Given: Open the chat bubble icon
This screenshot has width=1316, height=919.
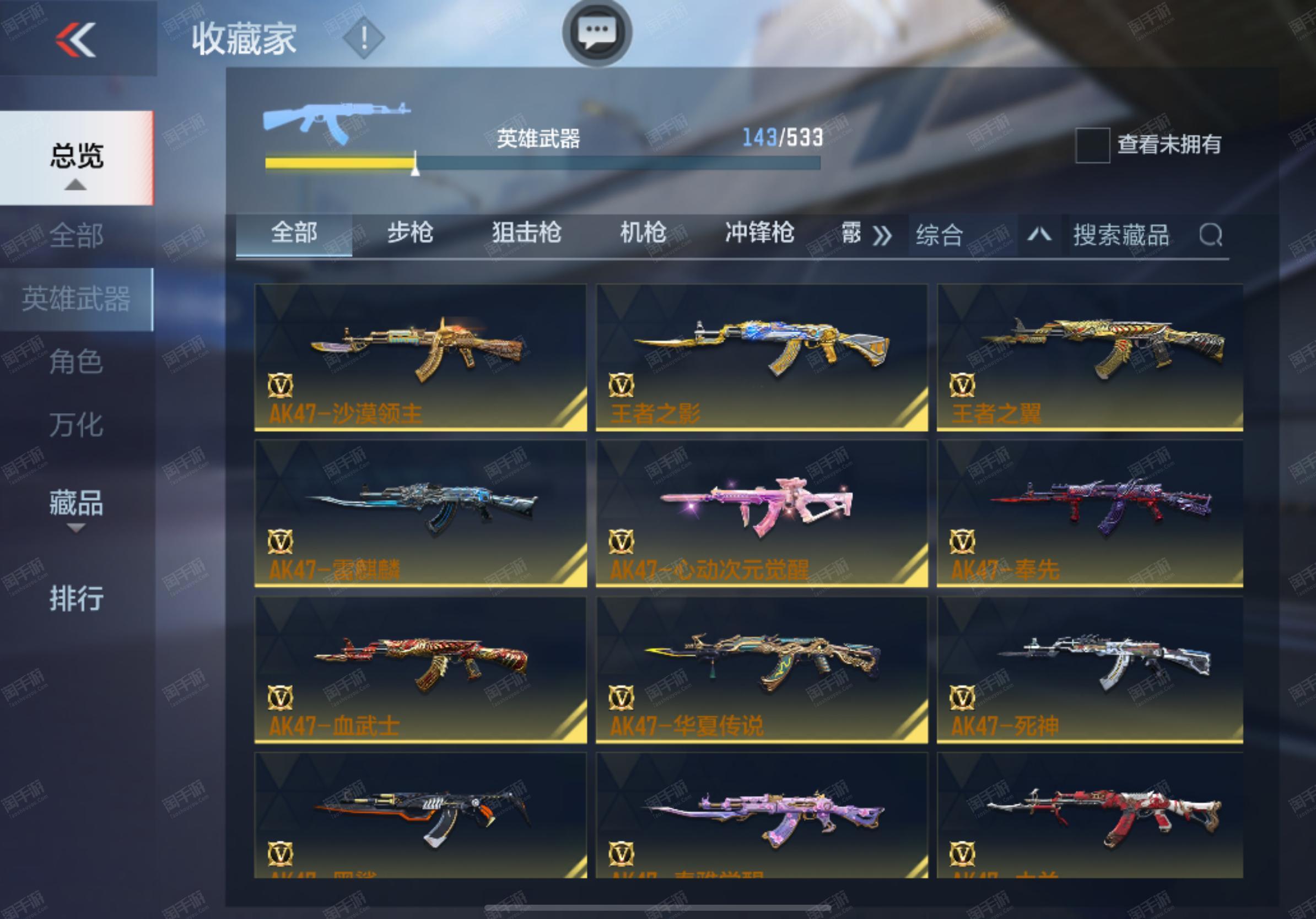Looking at the screenshot, I should click(x=597, y=32).
